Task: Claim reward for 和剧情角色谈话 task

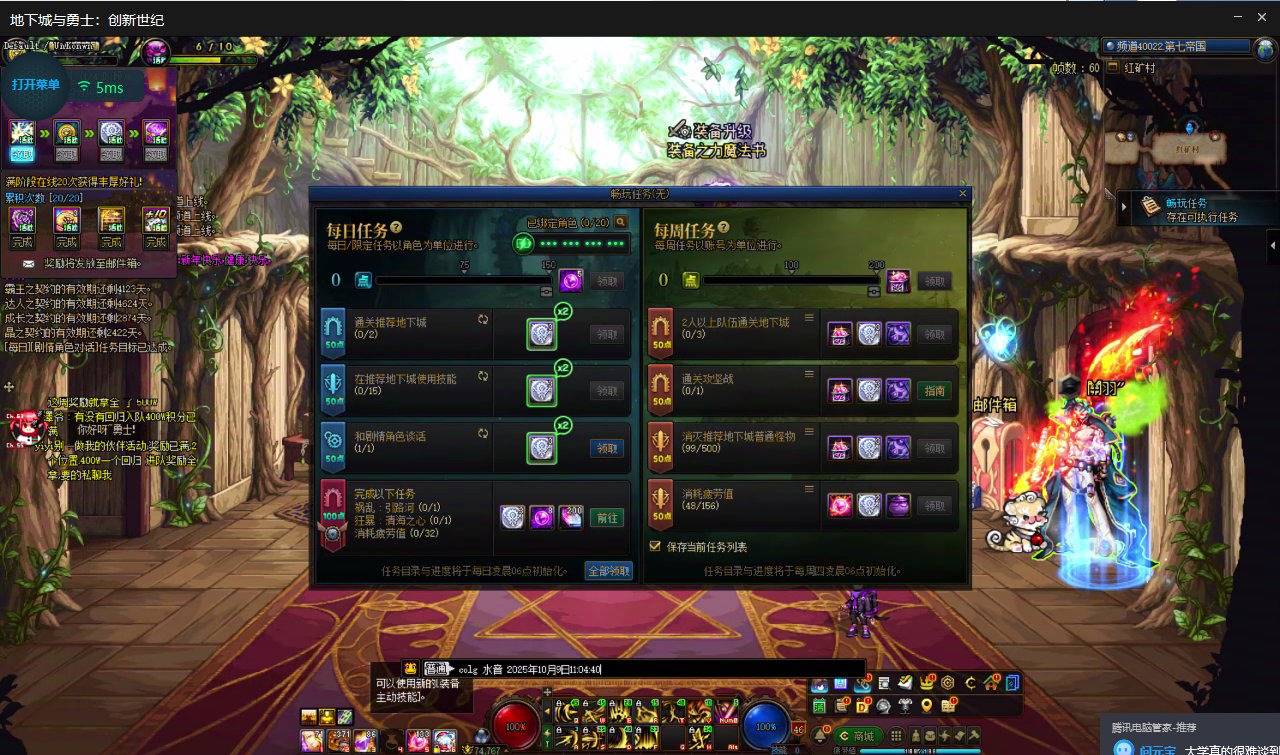Action: (x=606, y=449)
